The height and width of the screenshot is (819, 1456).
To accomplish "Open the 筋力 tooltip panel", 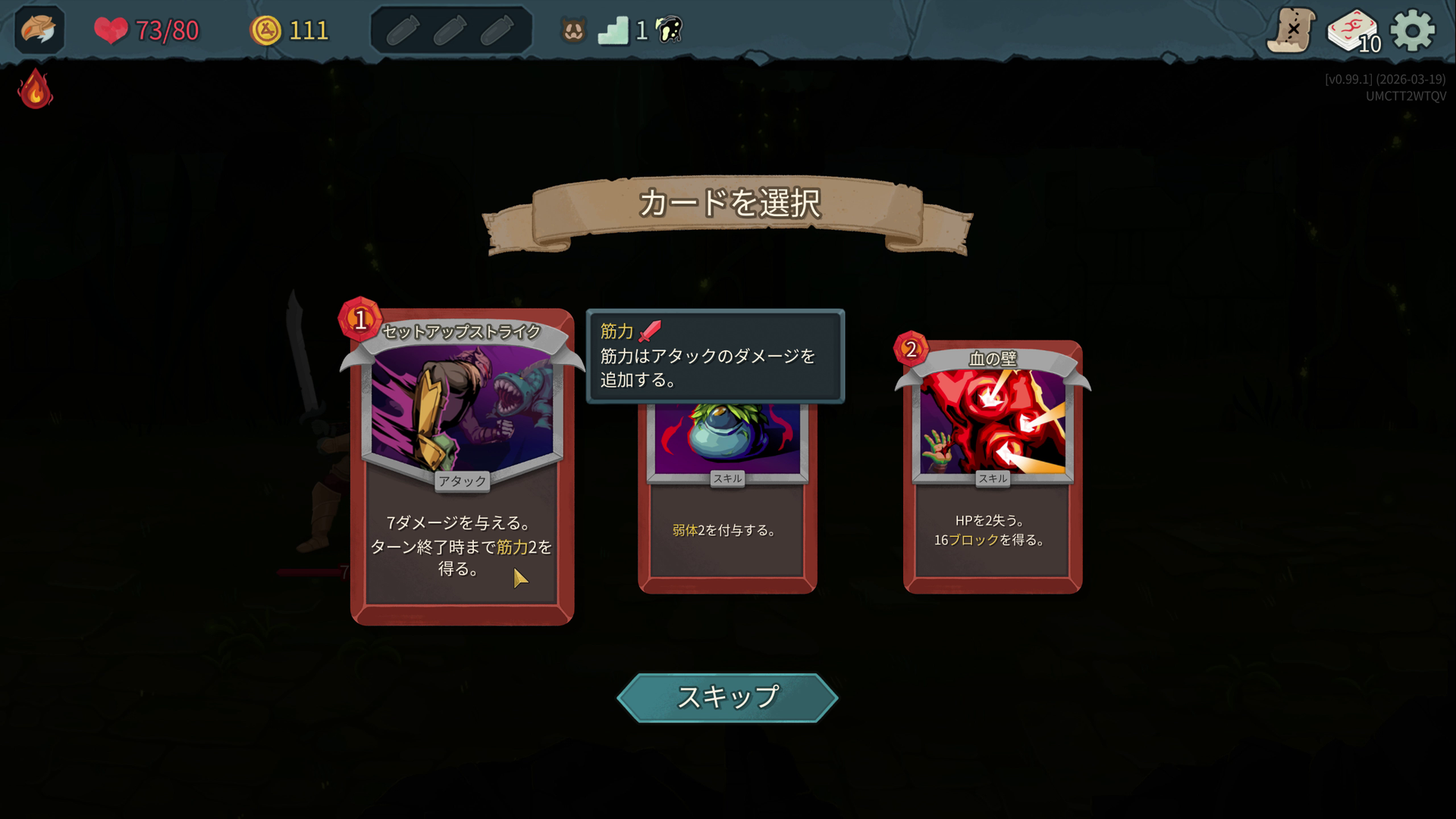I will (715, 356).
